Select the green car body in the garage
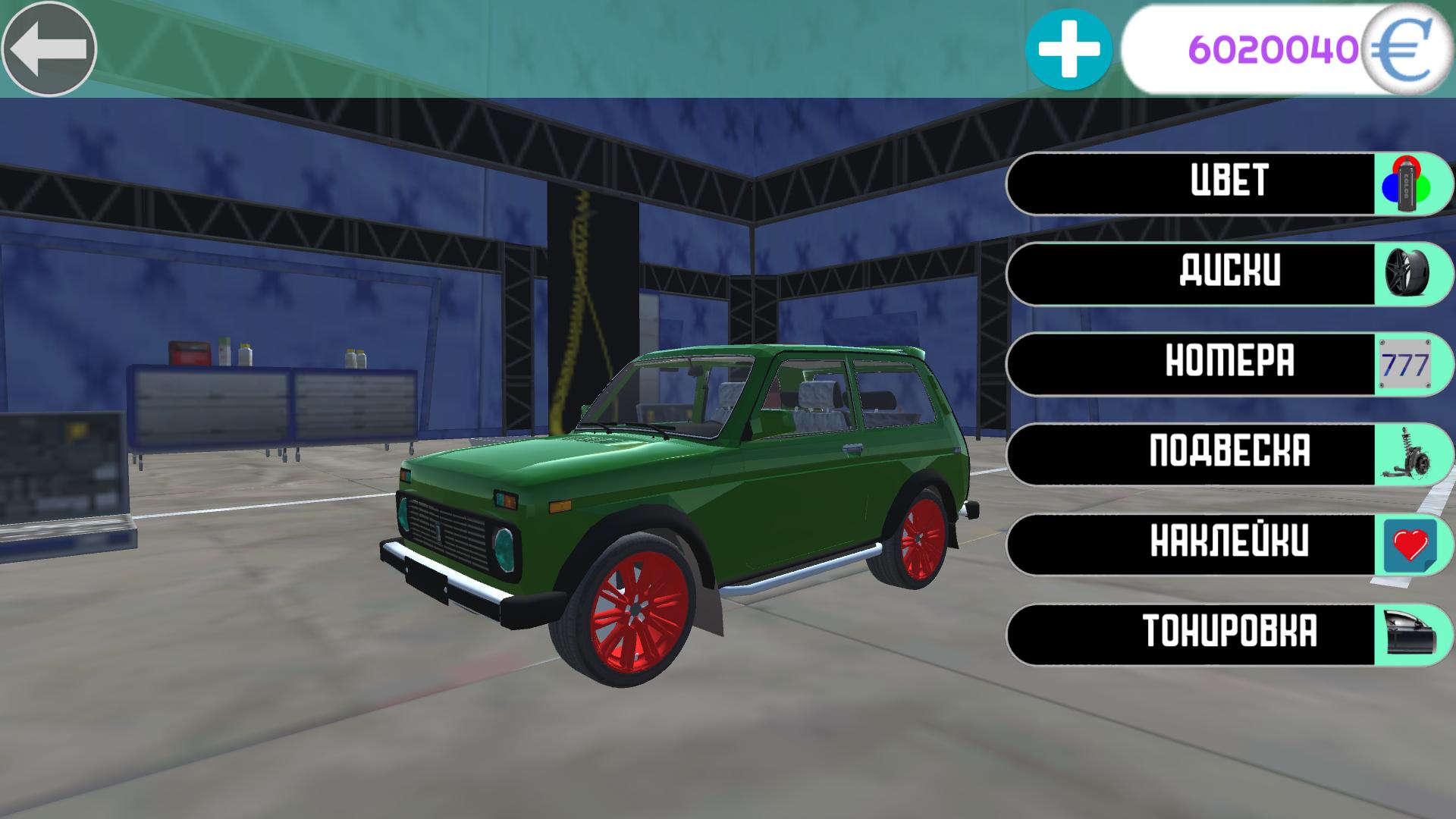The width and height of the screenshot is (1456, 819). (x=682, y=470)
